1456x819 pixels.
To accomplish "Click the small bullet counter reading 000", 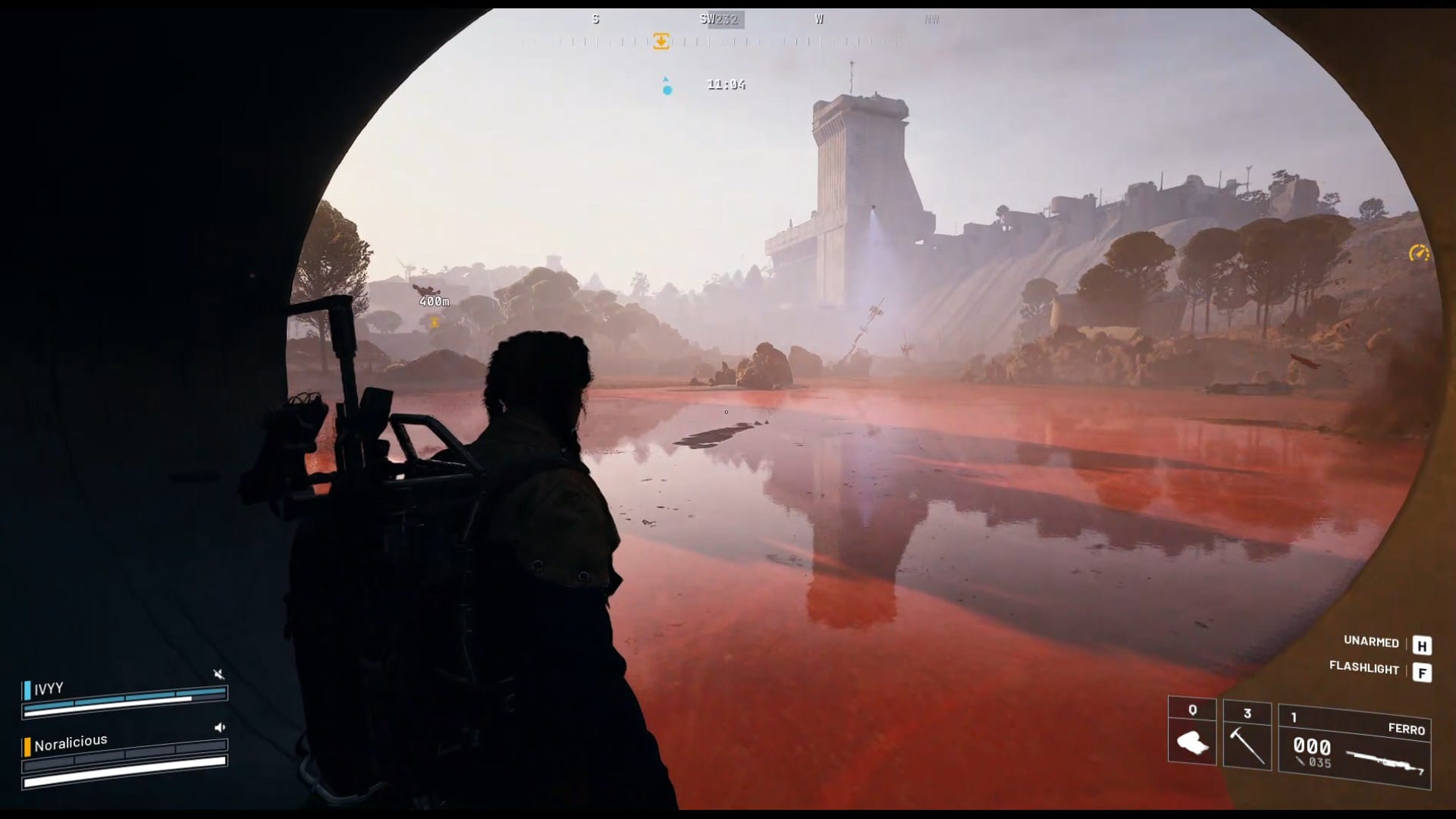I will coord(1314,745).
